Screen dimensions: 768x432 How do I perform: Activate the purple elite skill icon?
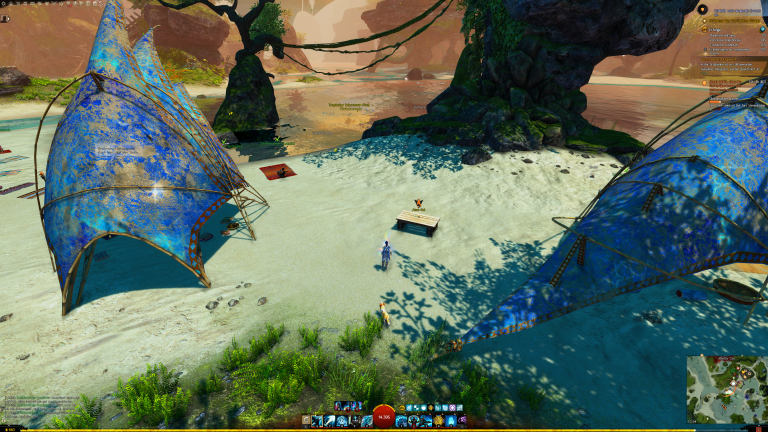pyautogui.click(x=461, y=421)
